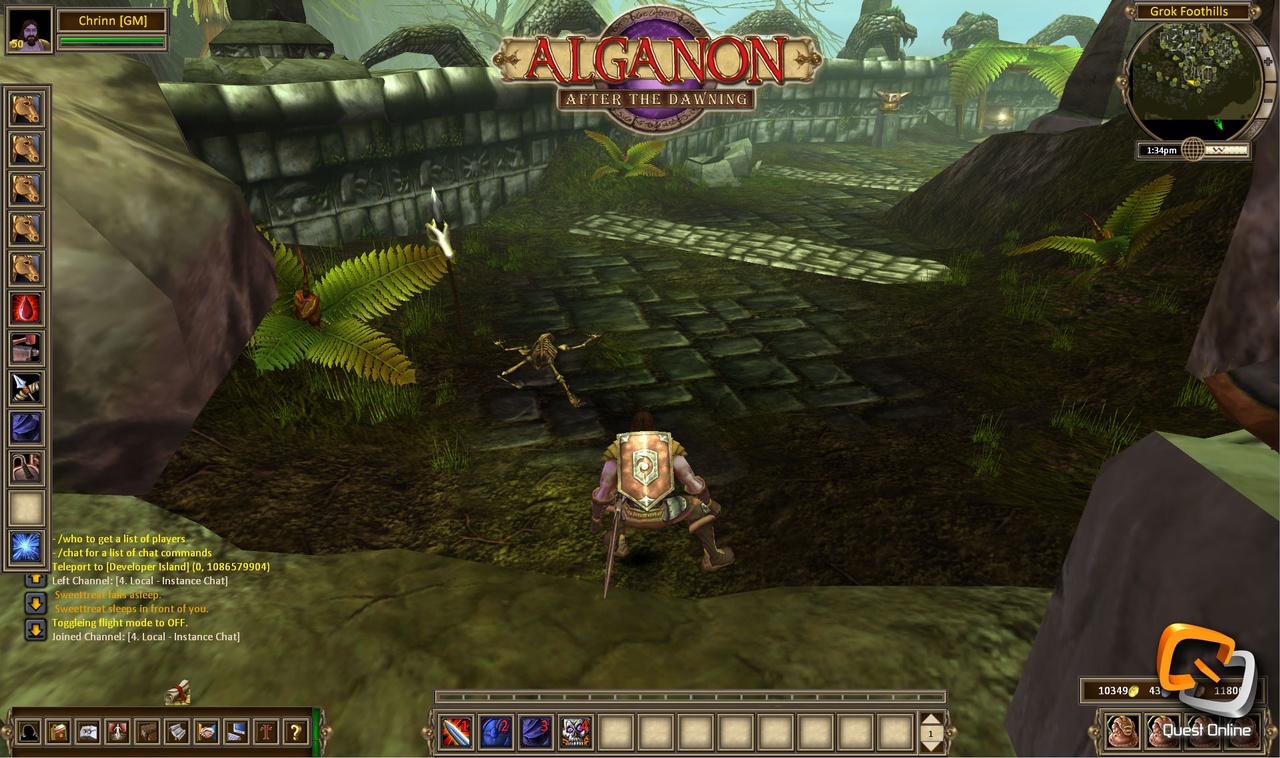The width and height of the screenshot is (1280, 758).
Task: Open the crafting table window icon
Action: [x=149, y=730]
